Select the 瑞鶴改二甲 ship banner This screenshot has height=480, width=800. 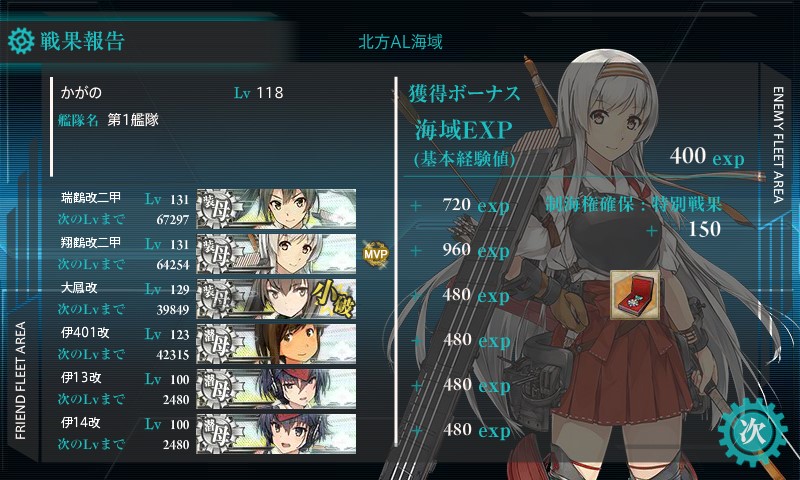point(277,208)
